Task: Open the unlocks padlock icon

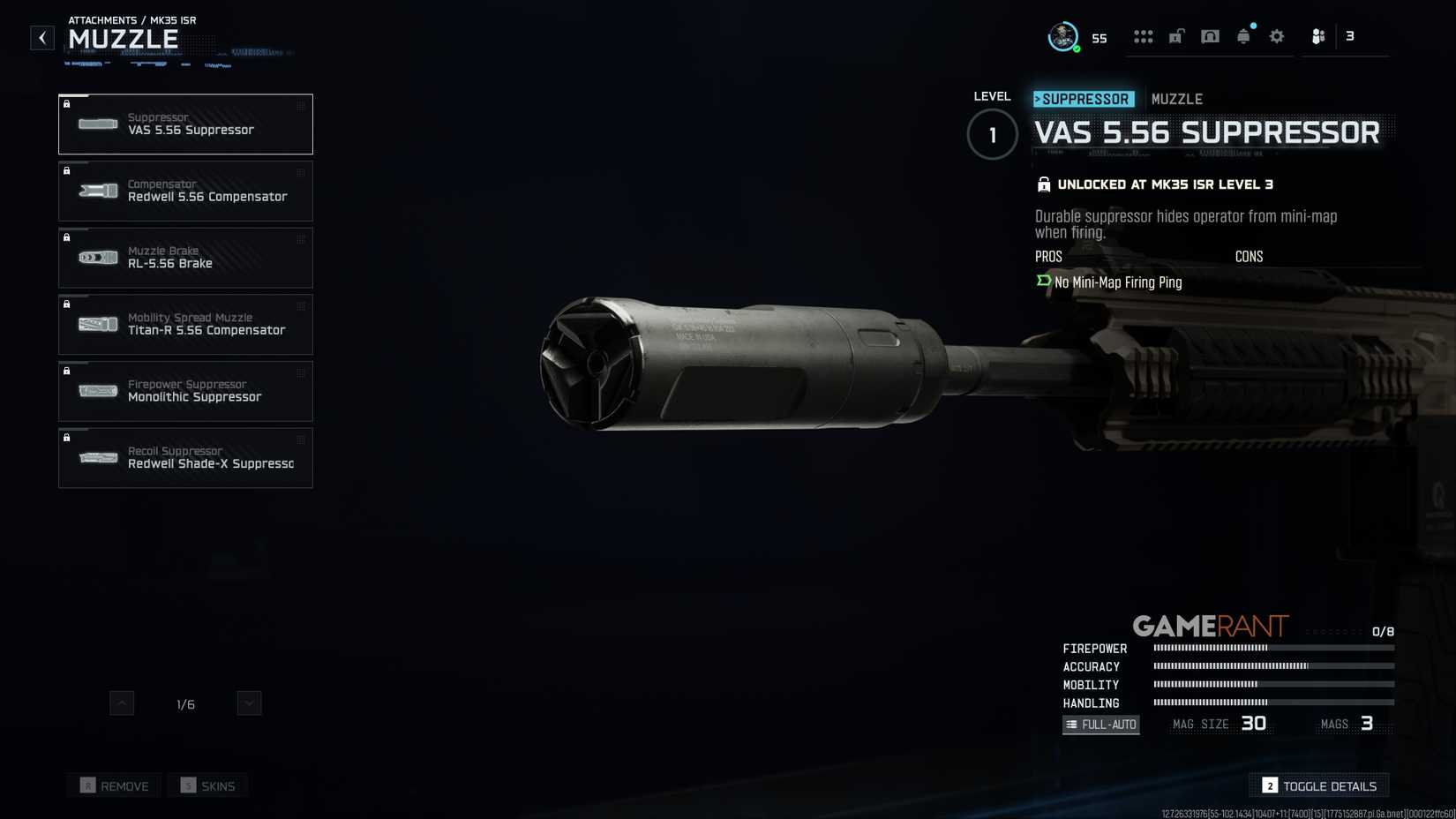Action: coord(1176,35)
